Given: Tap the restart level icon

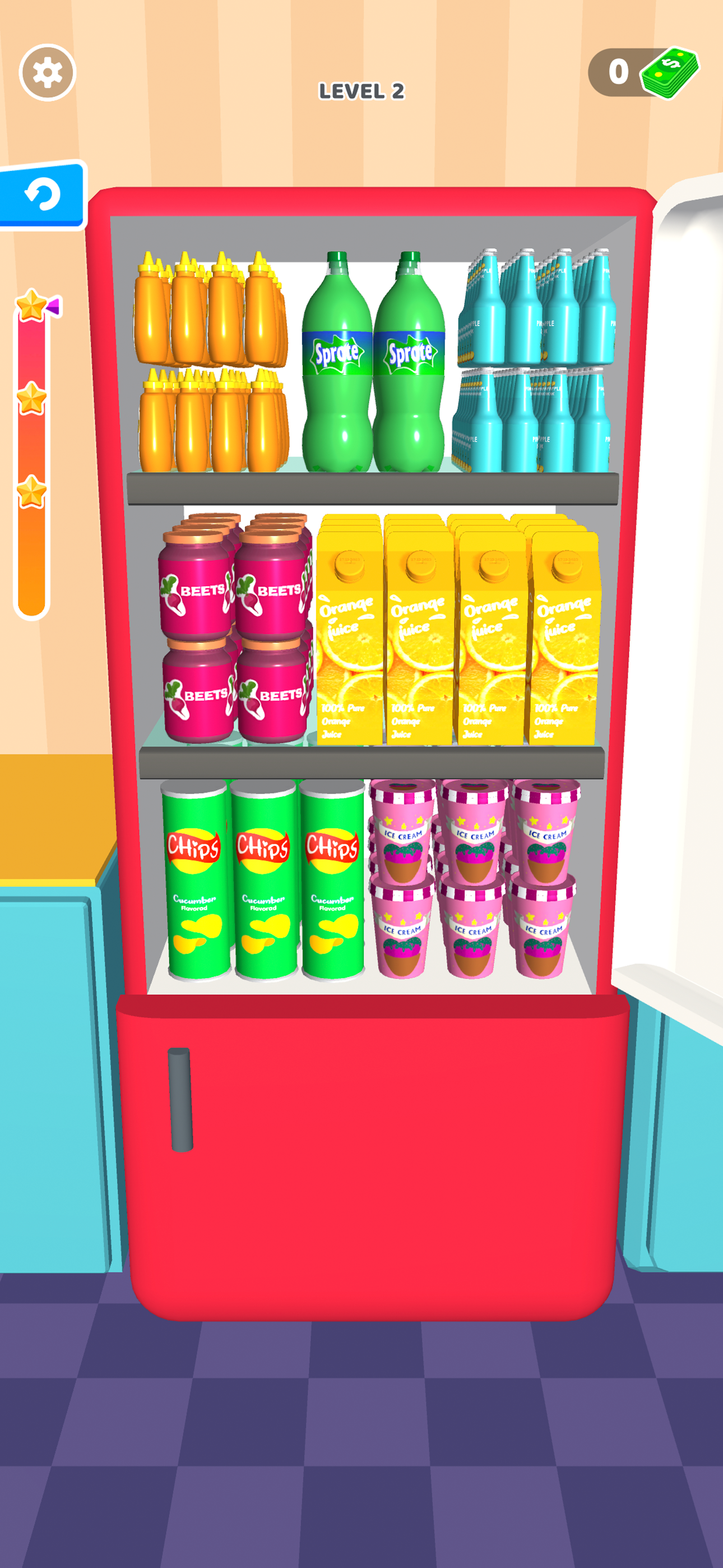Looking at the screenshot, I should 43,194.
